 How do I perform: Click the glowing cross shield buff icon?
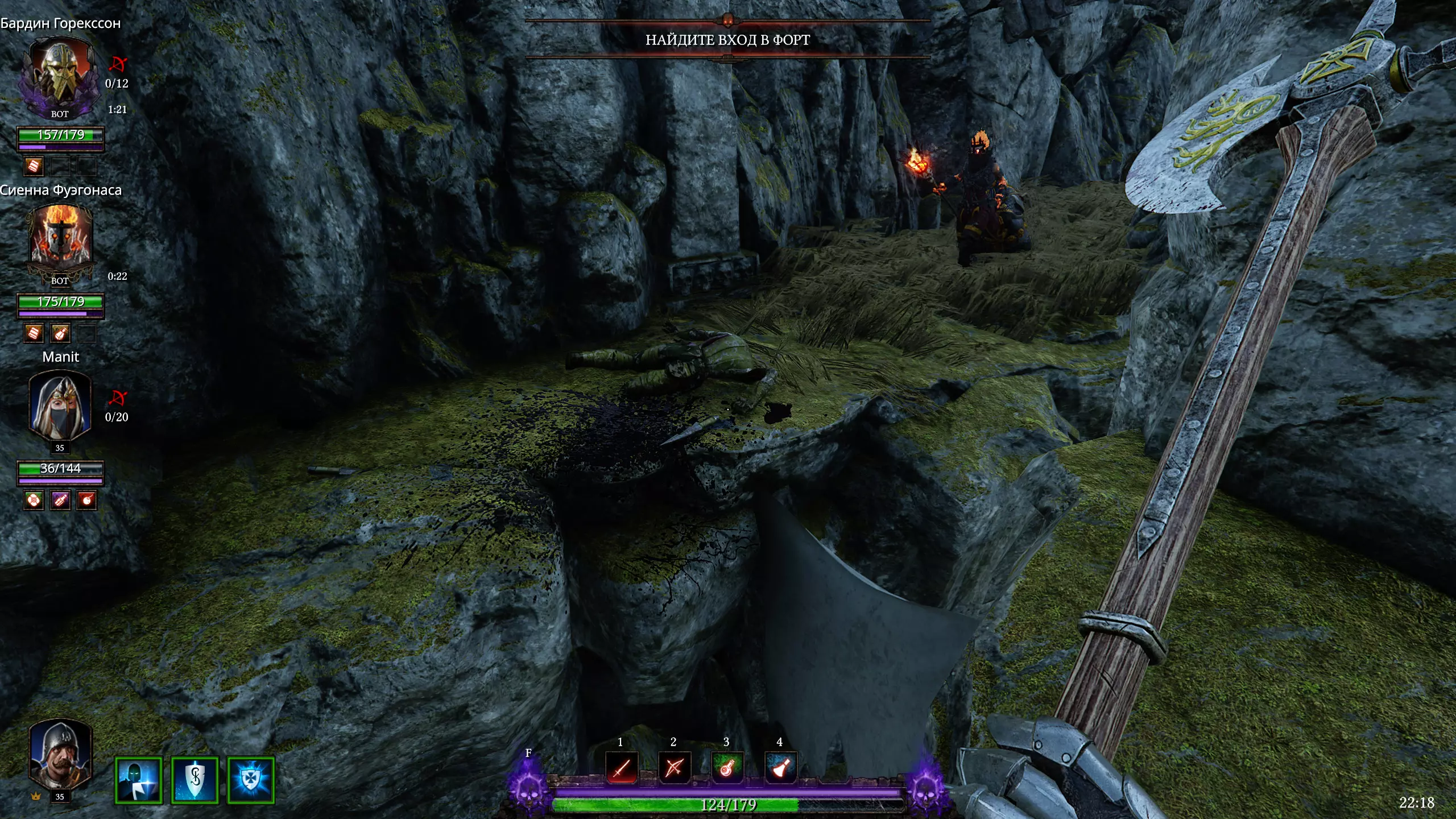pos(251,780)
